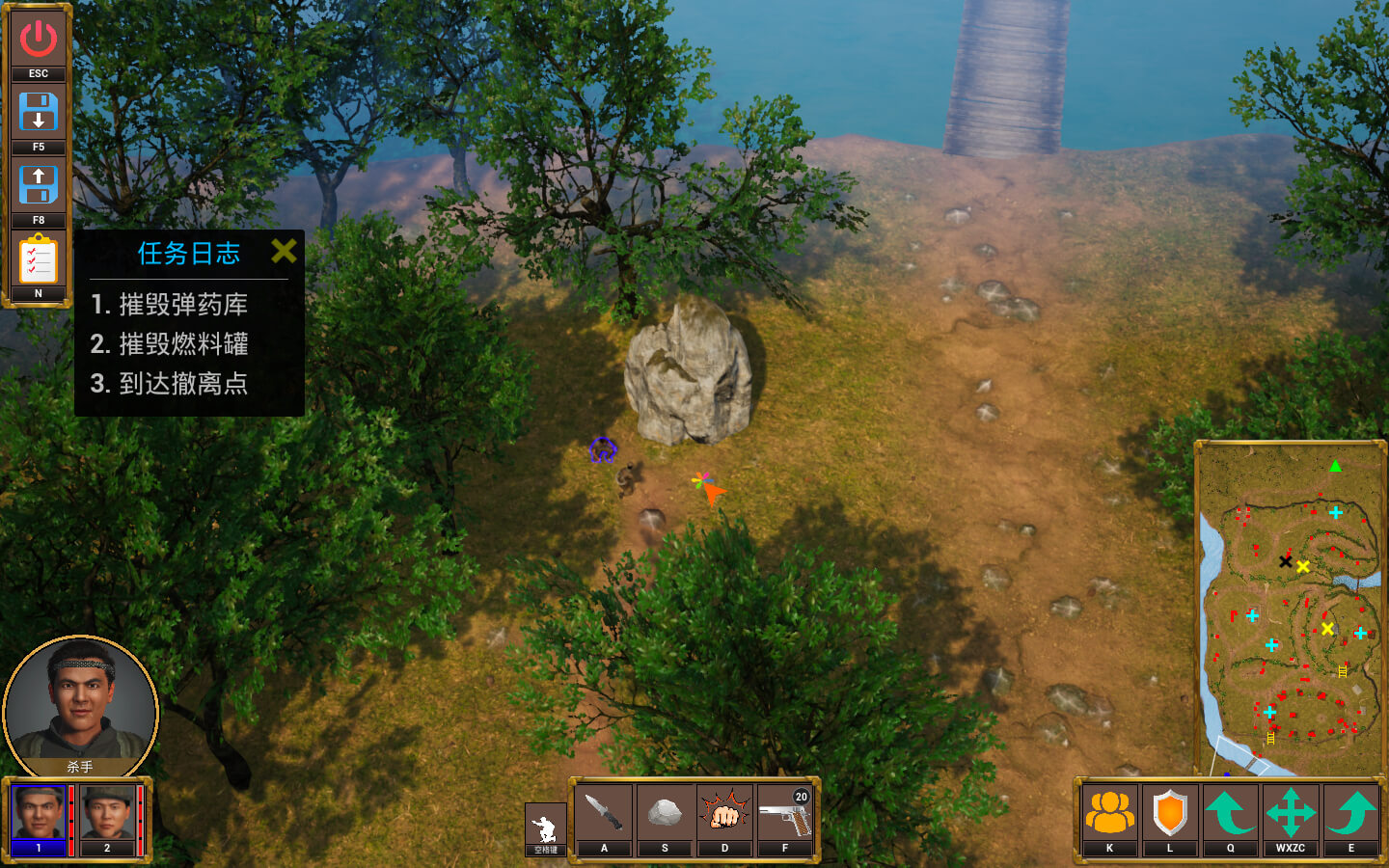Image resolution: width=1389 pixels, height=868 pixels.
Task: Click the red power quit button
Action: click(x=39, y=40)
